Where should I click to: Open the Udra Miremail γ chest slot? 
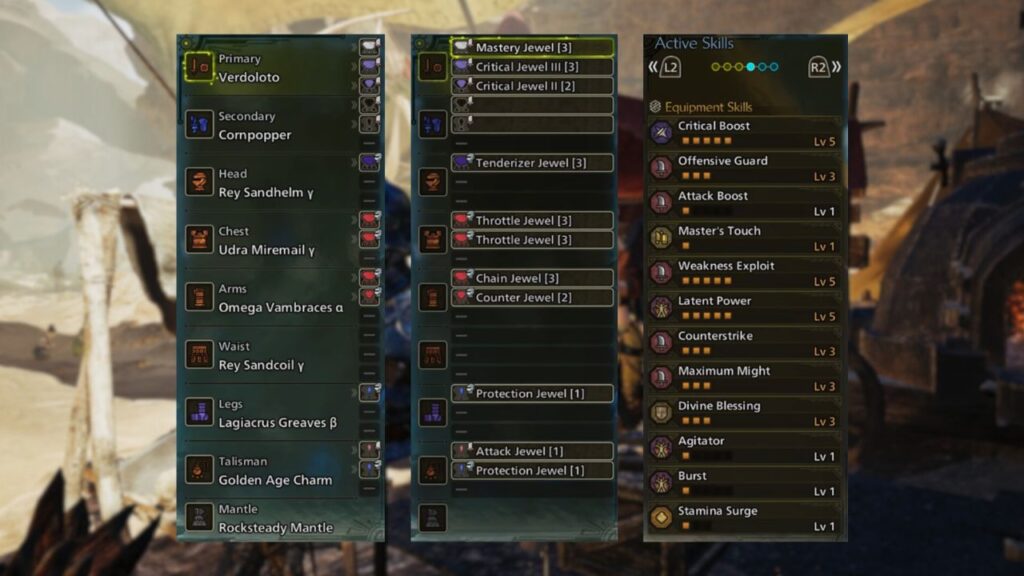click(x=268, y=240)
